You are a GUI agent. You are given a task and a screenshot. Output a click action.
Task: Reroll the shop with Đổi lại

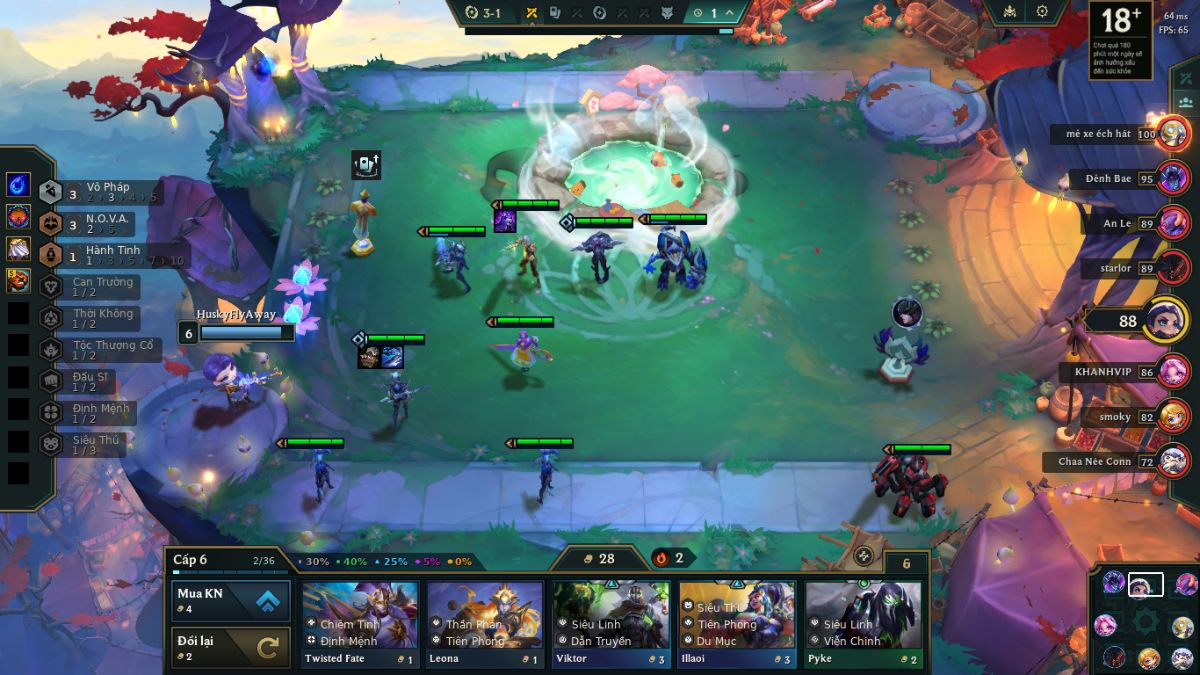[231, 647]
